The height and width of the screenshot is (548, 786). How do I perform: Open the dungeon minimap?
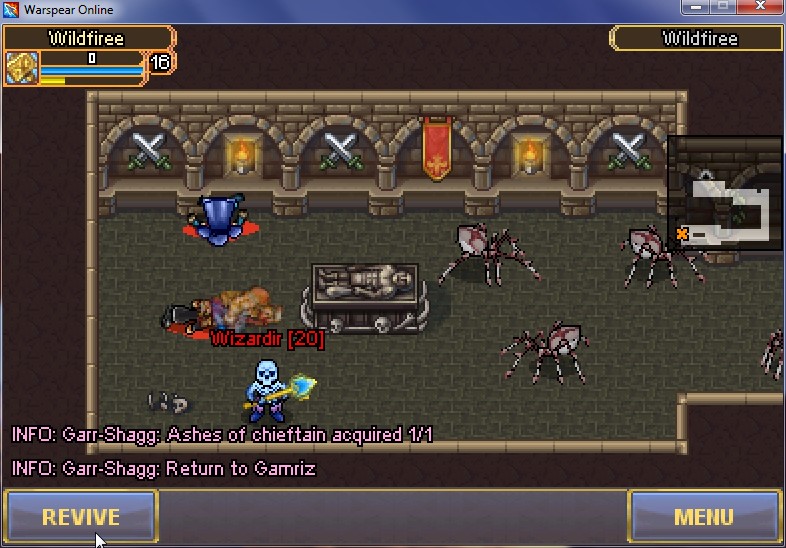725,193
